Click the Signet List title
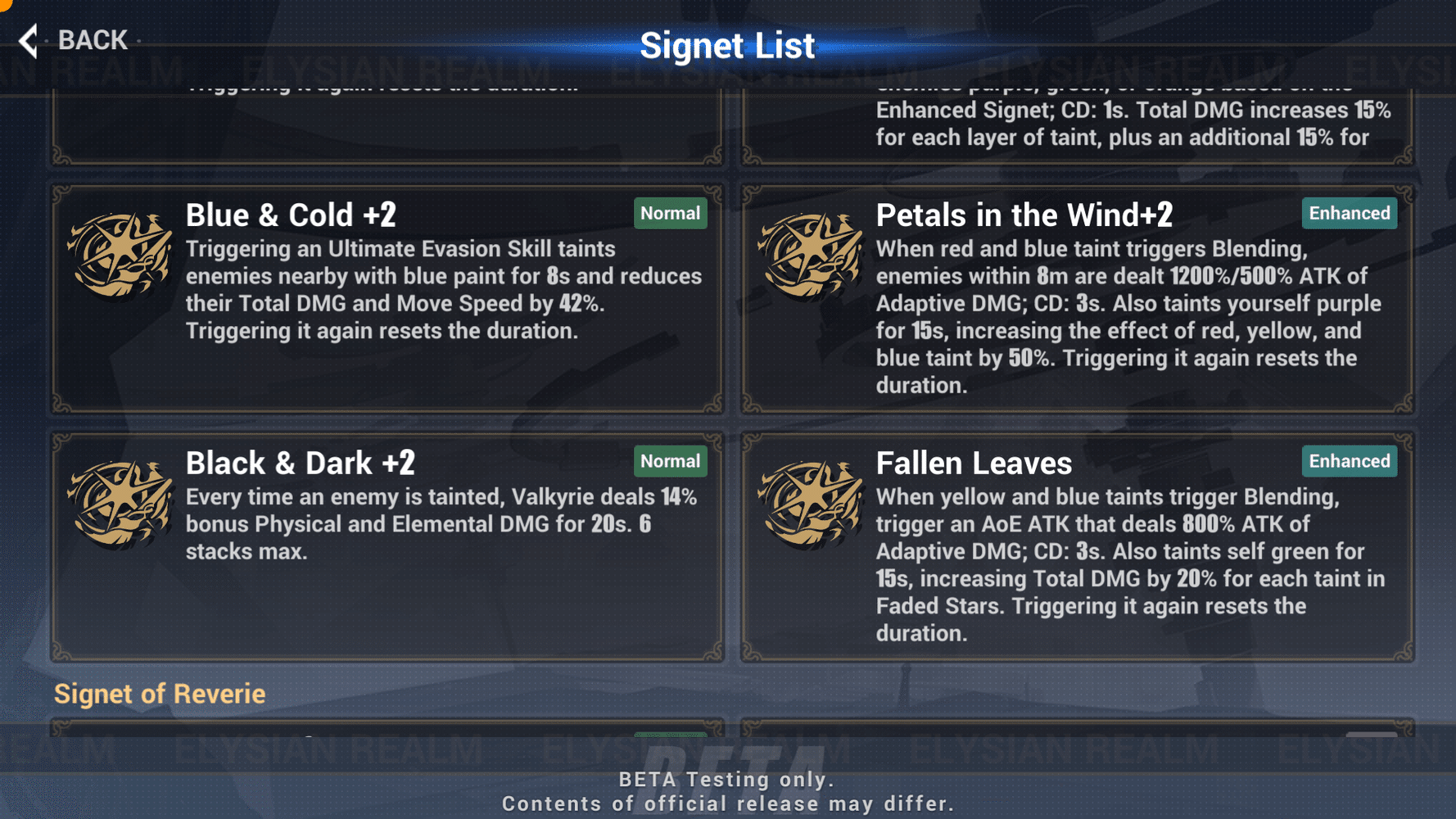 (x=728, y=45)
